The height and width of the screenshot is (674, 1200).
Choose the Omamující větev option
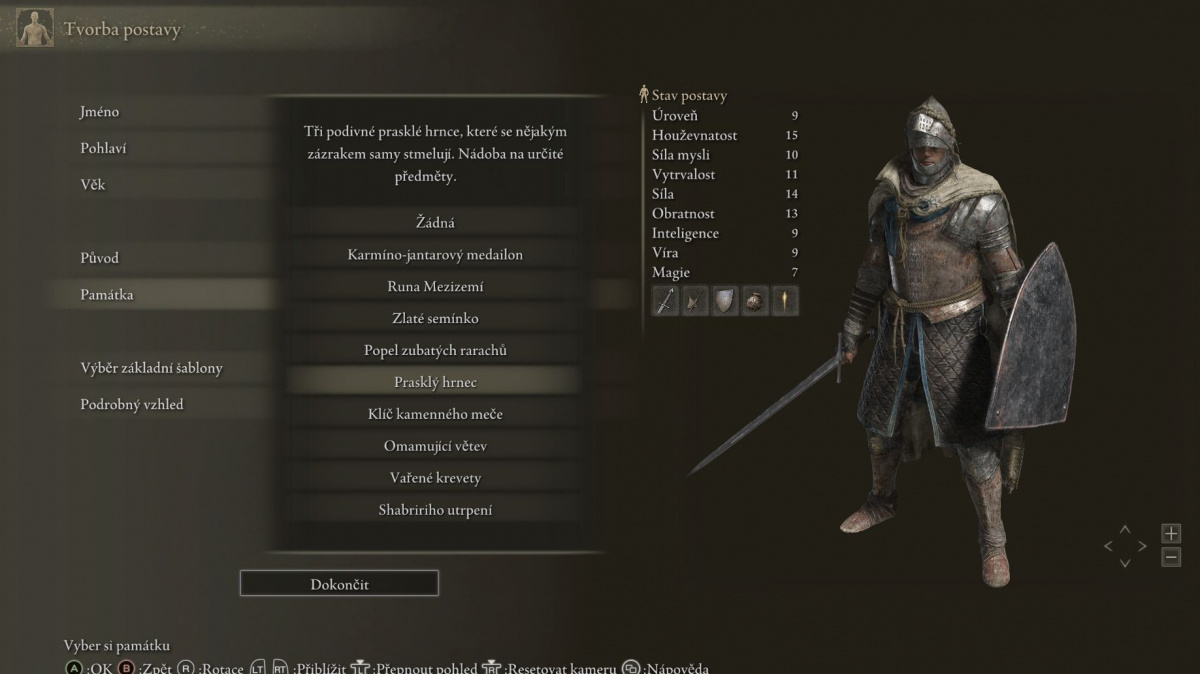435,446
